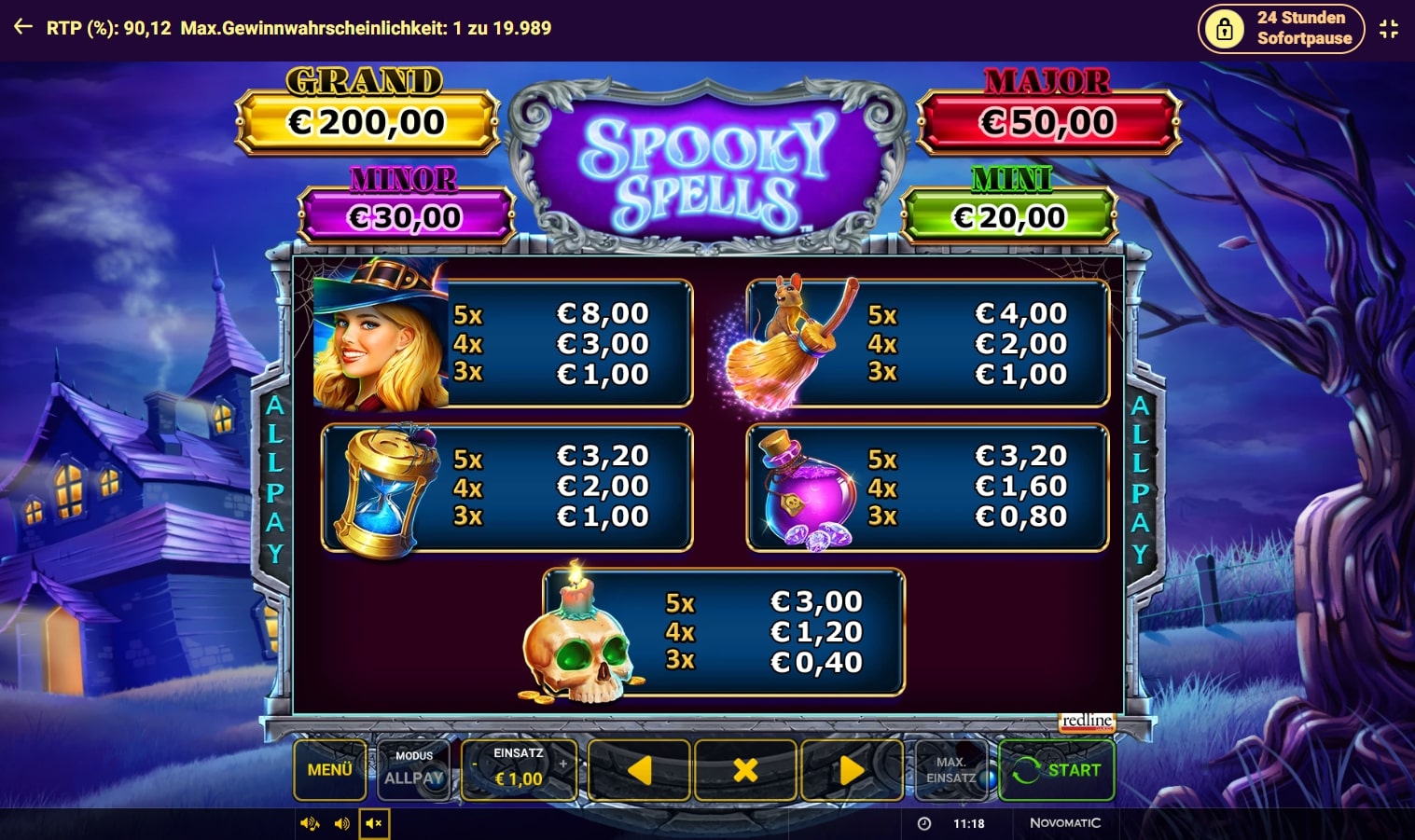Toggle the MODUS ALLPAY setting

[413, 771]
